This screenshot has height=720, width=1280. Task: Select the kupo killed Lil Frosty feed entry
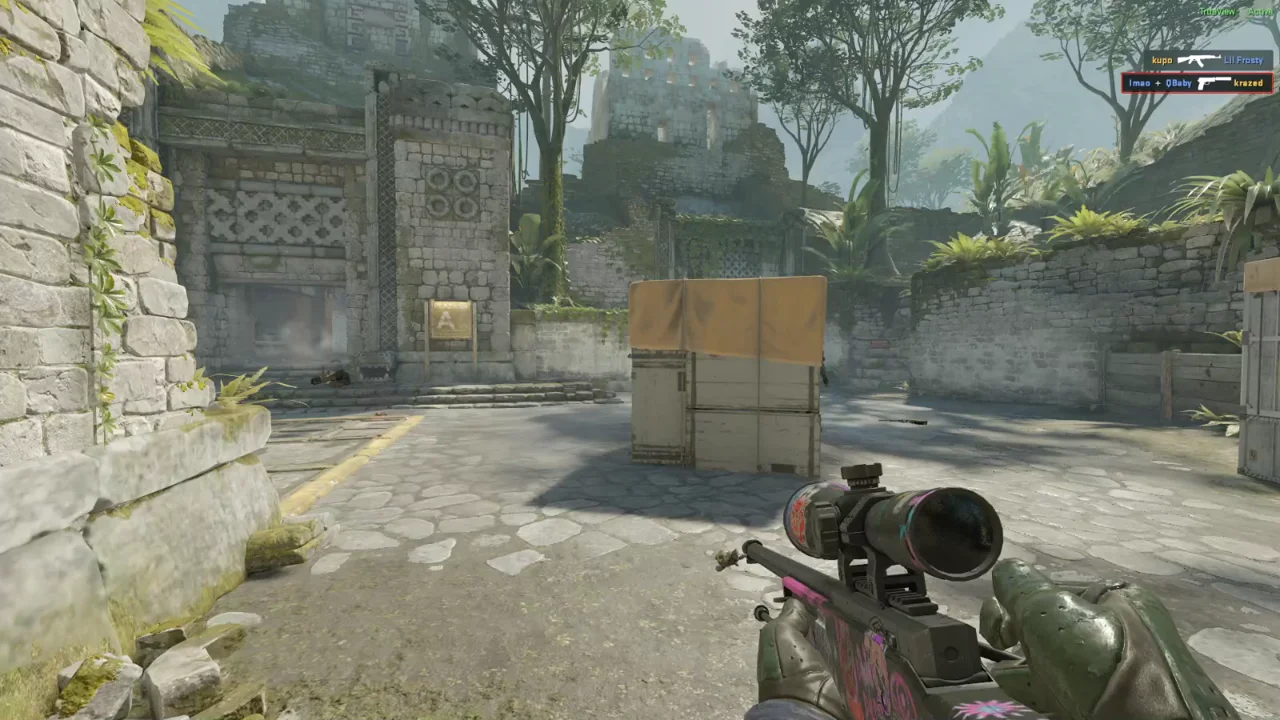point(1208,60)
